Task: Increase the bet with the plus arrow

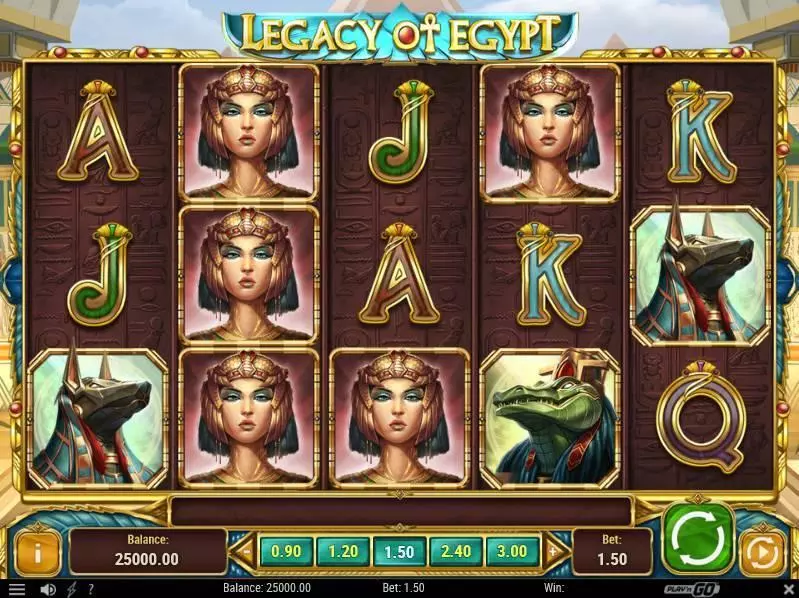Action: pyautogui.click(x=553, y=550)
